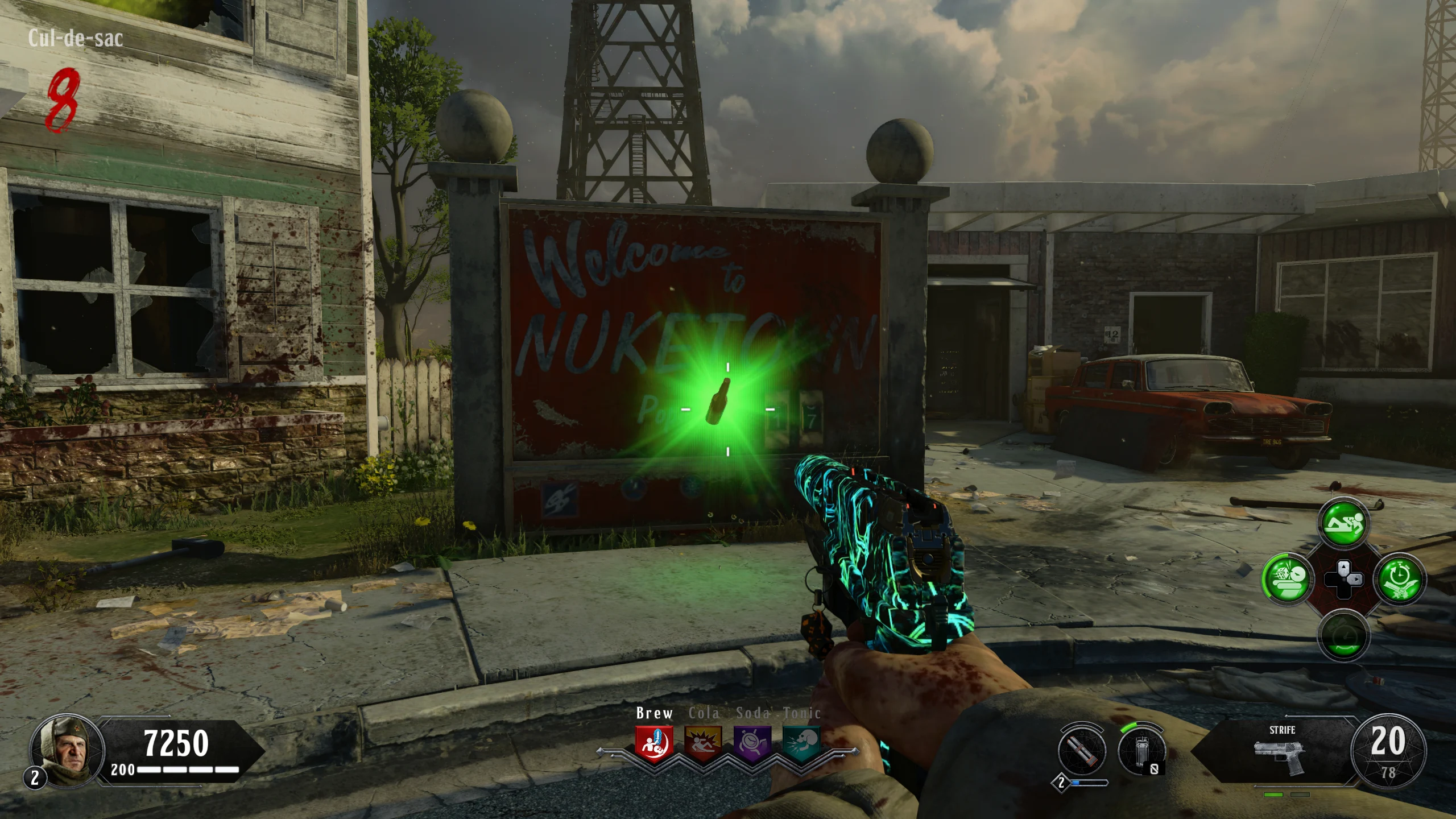
Task: Activate the right elixir with stopwatch and swords
Action: tap(1399, 580)
